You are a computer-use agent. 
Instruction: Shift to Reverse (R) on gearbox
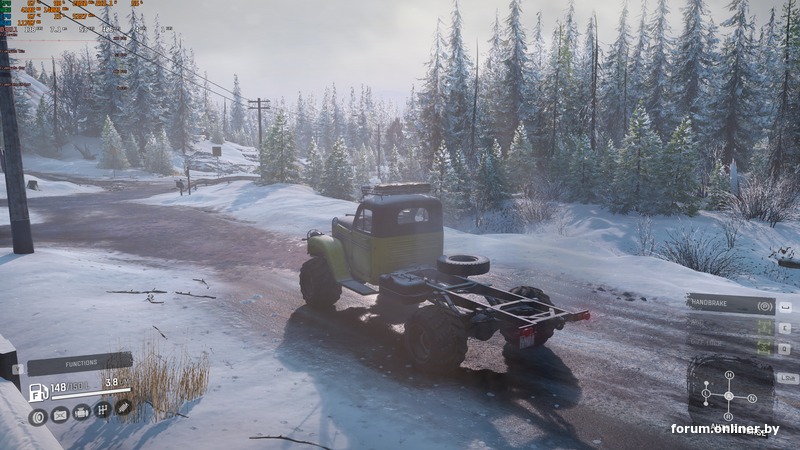(x=728, y=416)
